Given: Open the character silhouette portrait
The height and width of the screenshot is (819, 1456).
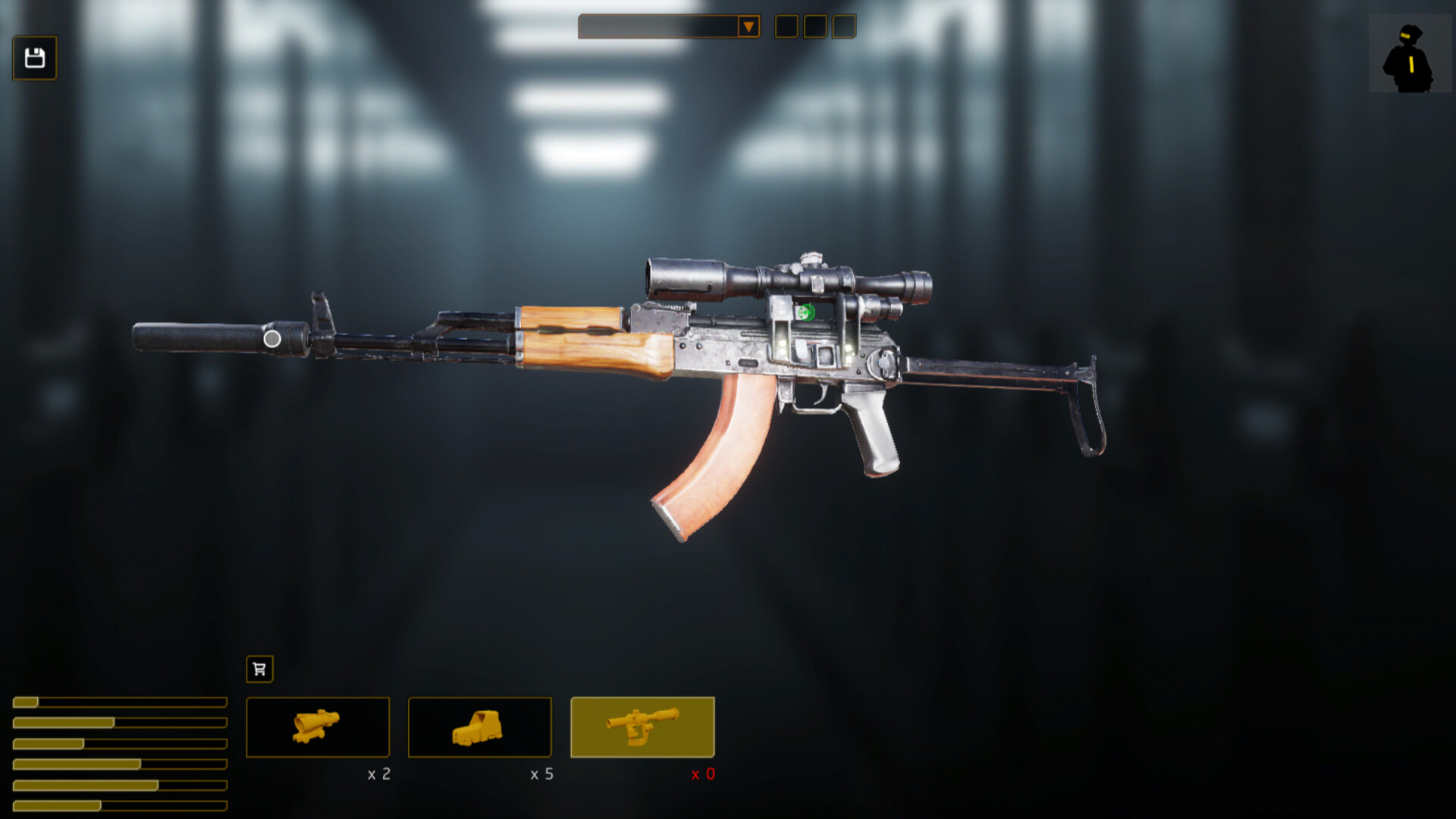Looking at the screenshot, I should 1409,54.
